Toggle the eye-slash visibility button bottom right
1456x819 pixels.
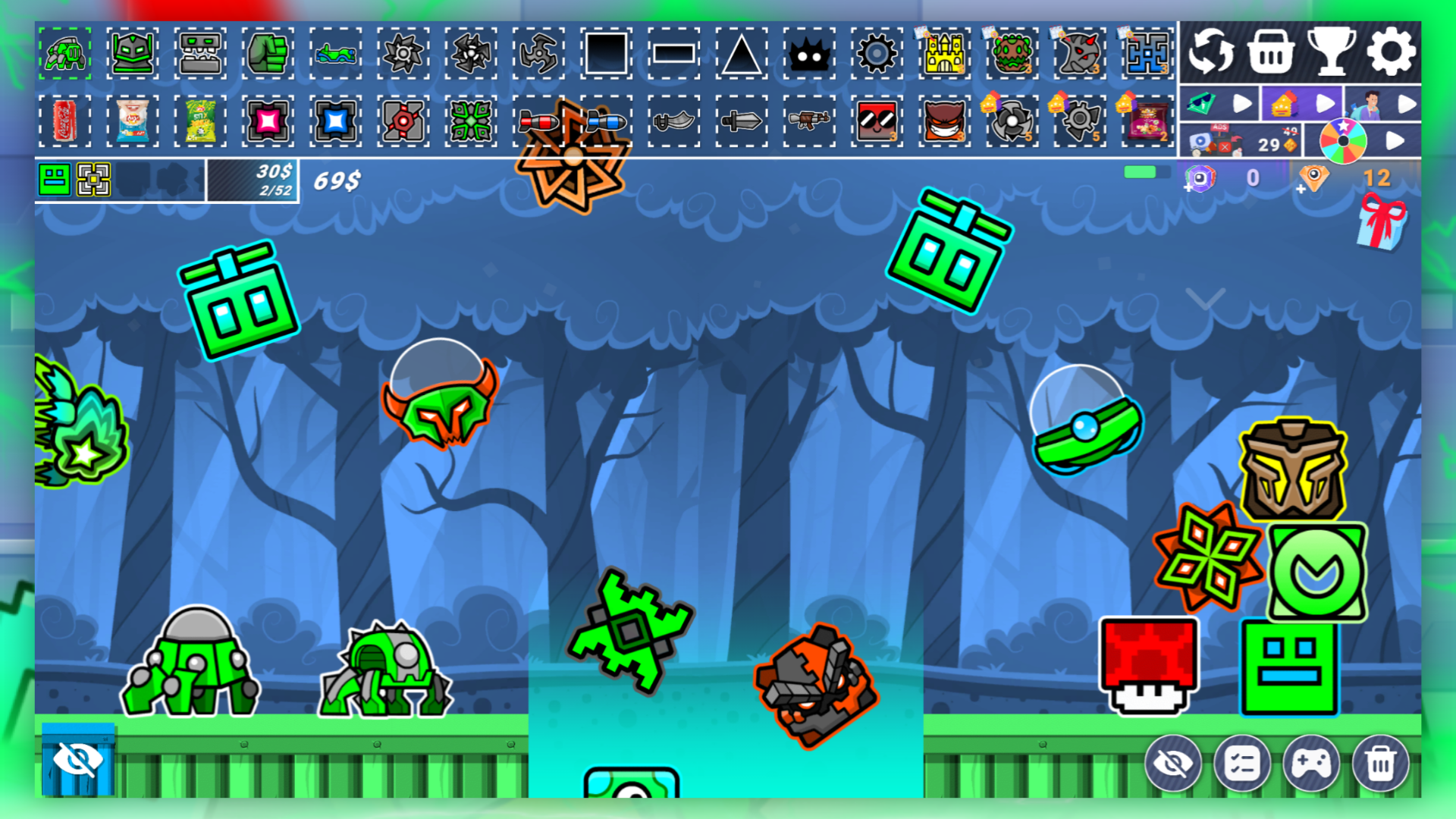(1174, 764)
